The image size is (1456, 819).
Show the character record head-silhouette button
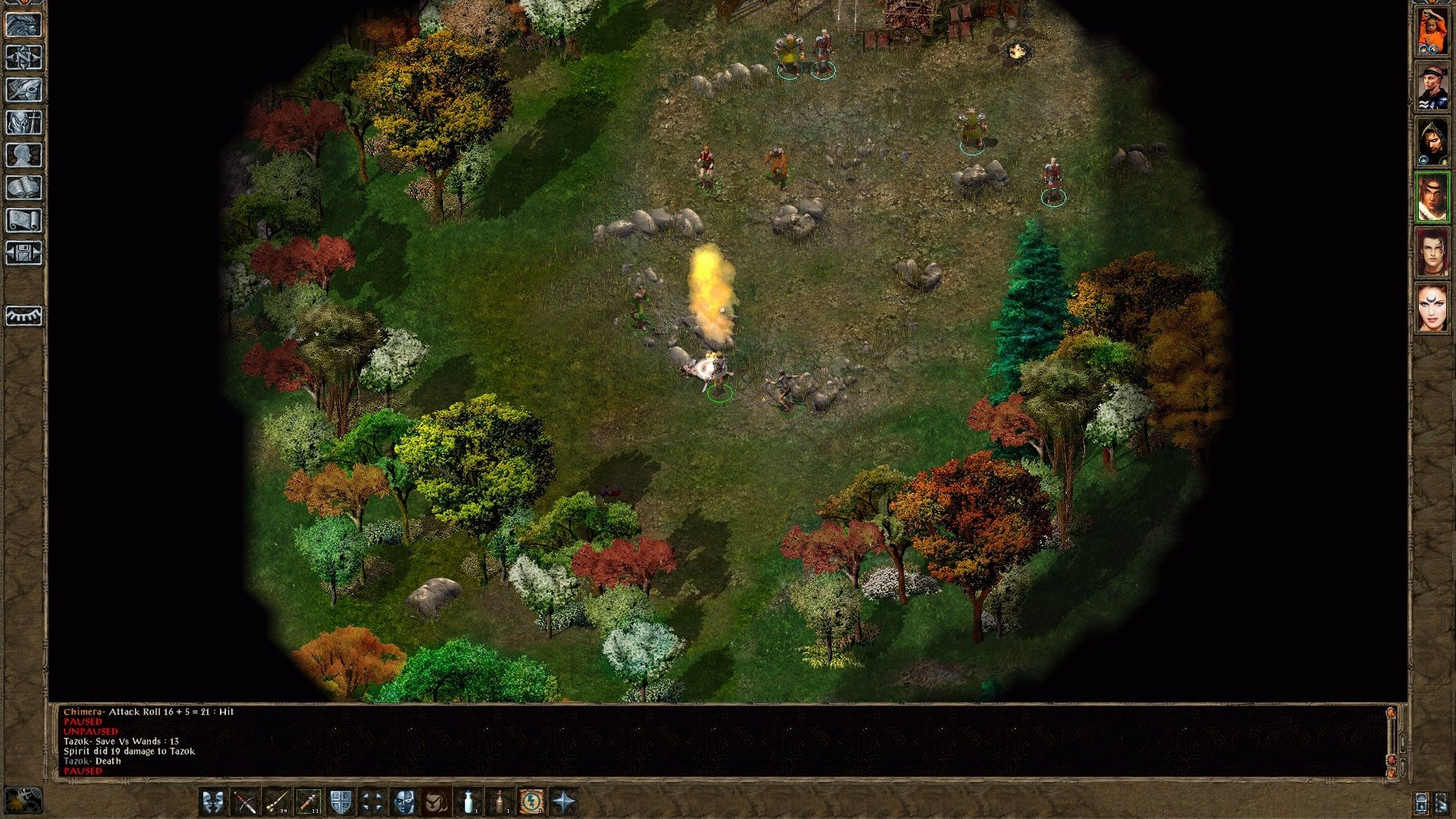pos(24,155)
